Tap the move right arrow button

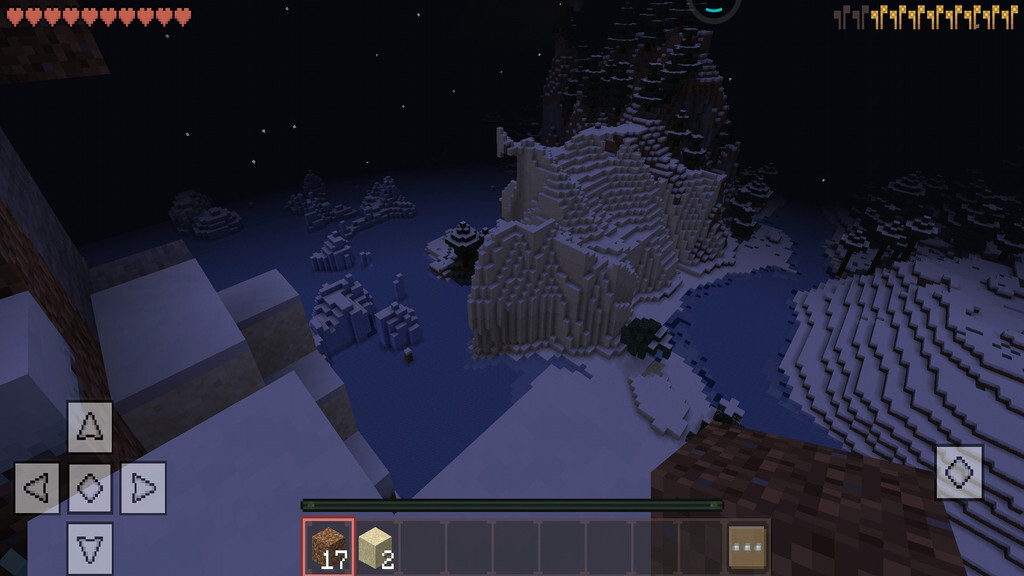click(143, 488)
